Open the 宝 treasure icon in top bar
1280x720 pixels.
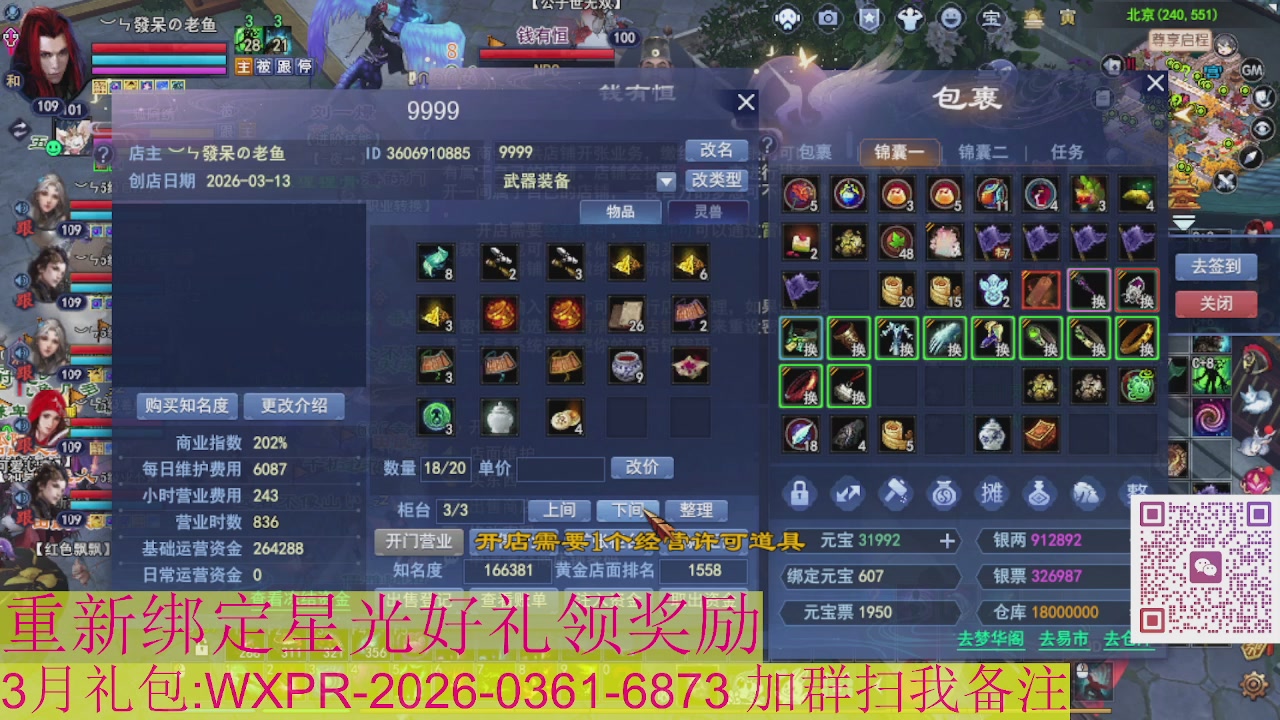click(990, 18)
